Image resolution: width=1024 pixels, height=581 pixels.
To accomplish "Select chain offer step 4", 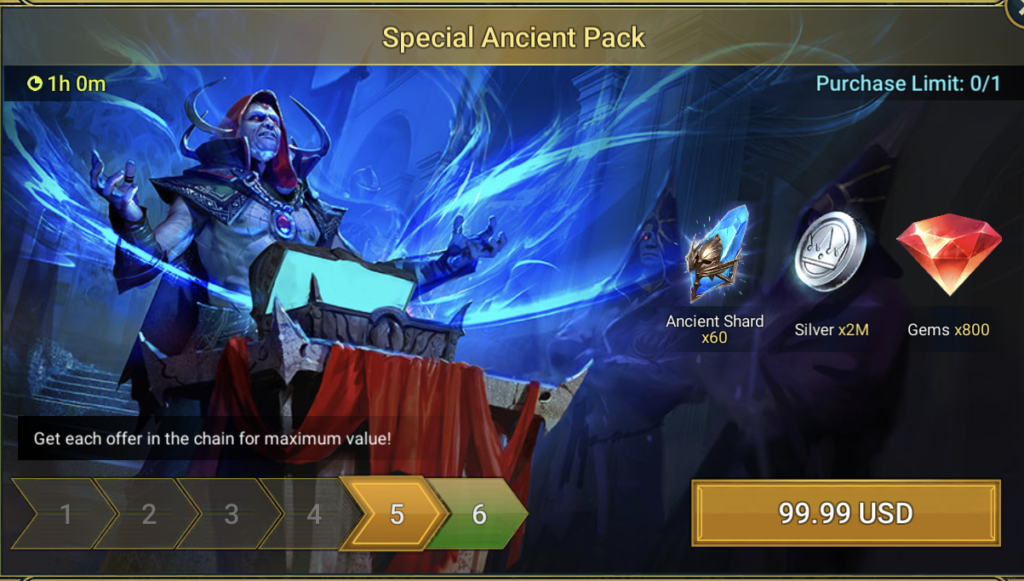I will tap(313, 514).
